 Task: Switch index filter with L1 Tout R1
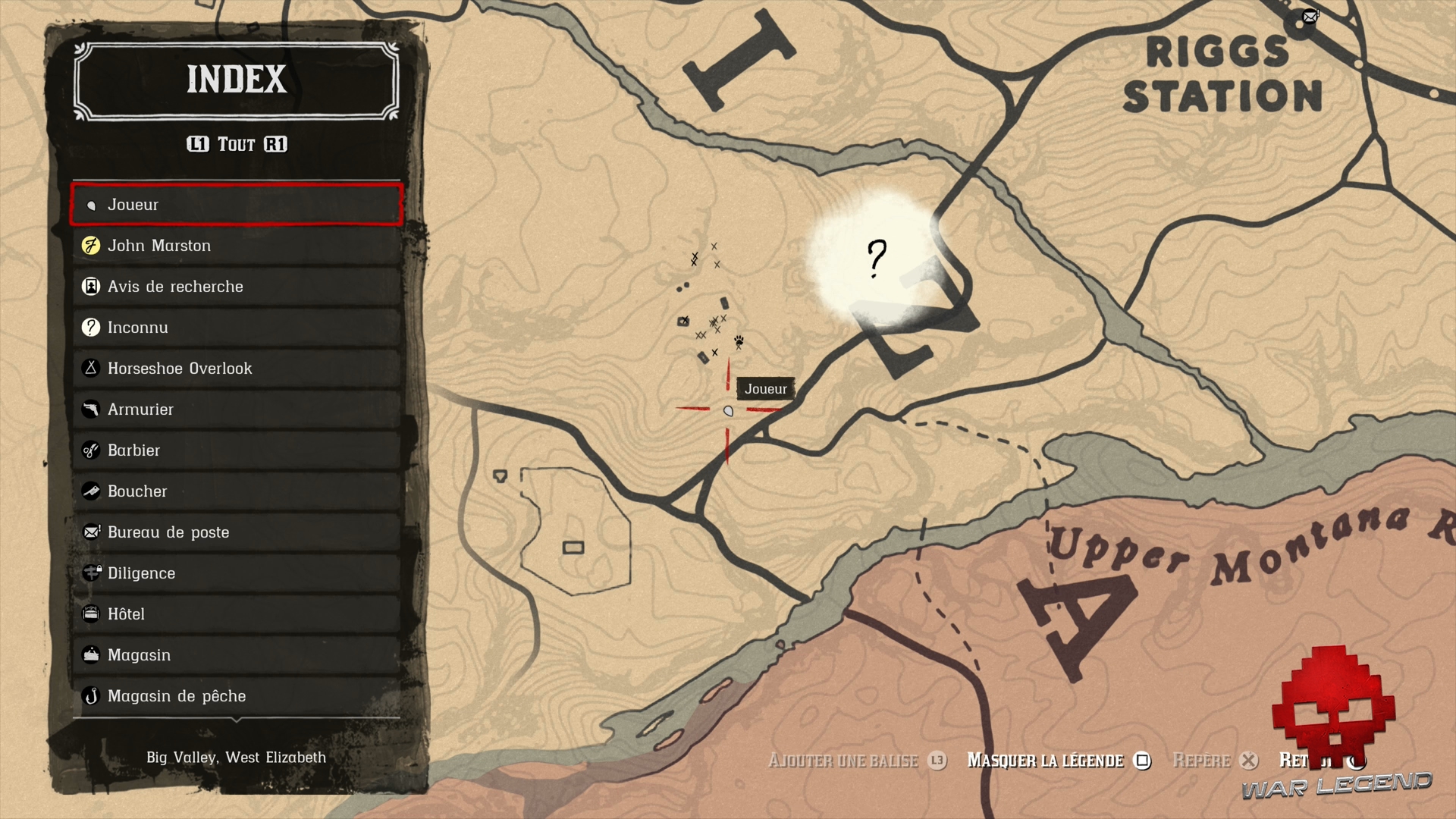click(236, 144)
